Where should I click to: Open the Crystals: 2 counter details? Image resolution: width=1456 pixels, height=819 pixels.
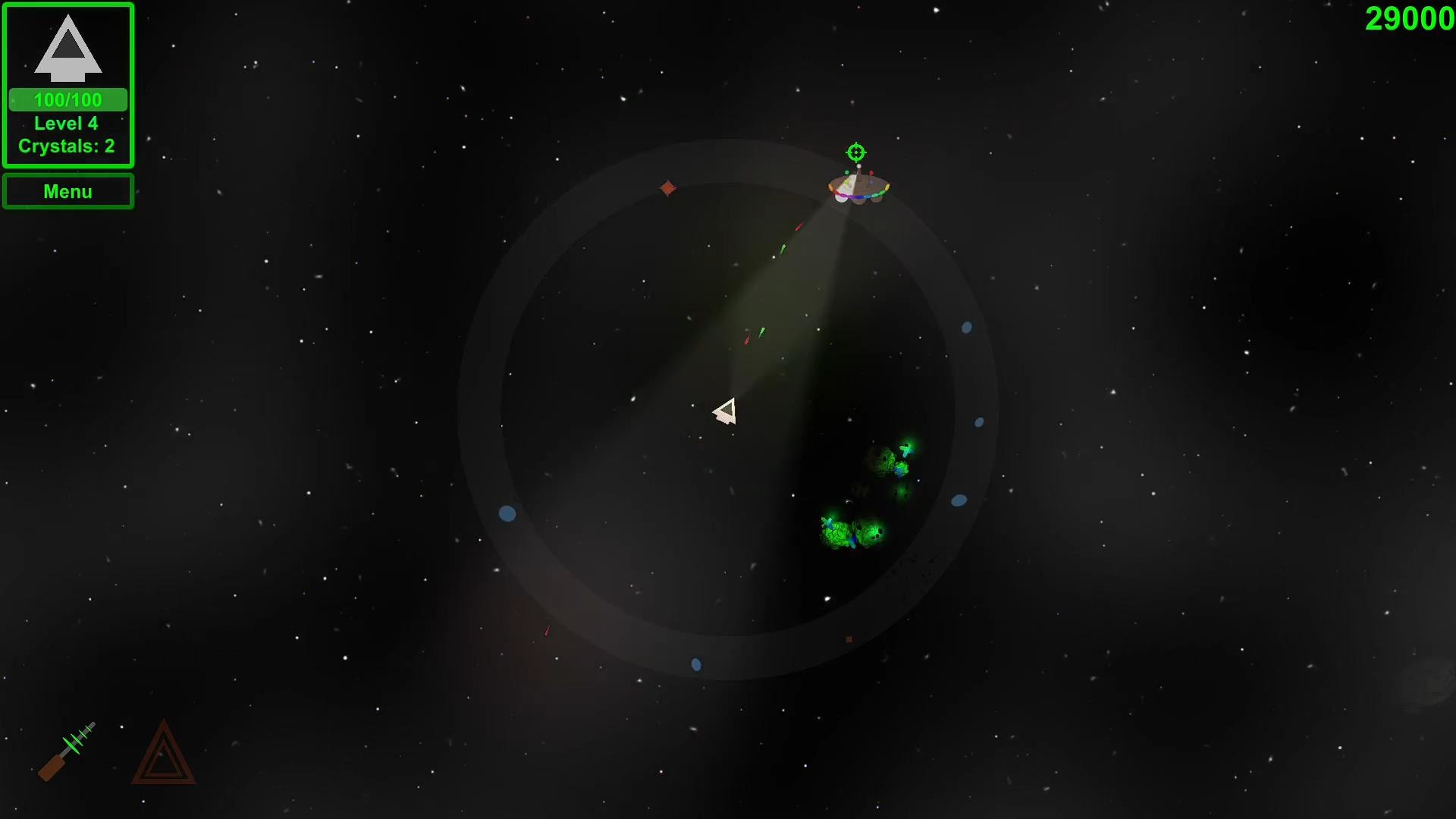click(x=68, y=146)
